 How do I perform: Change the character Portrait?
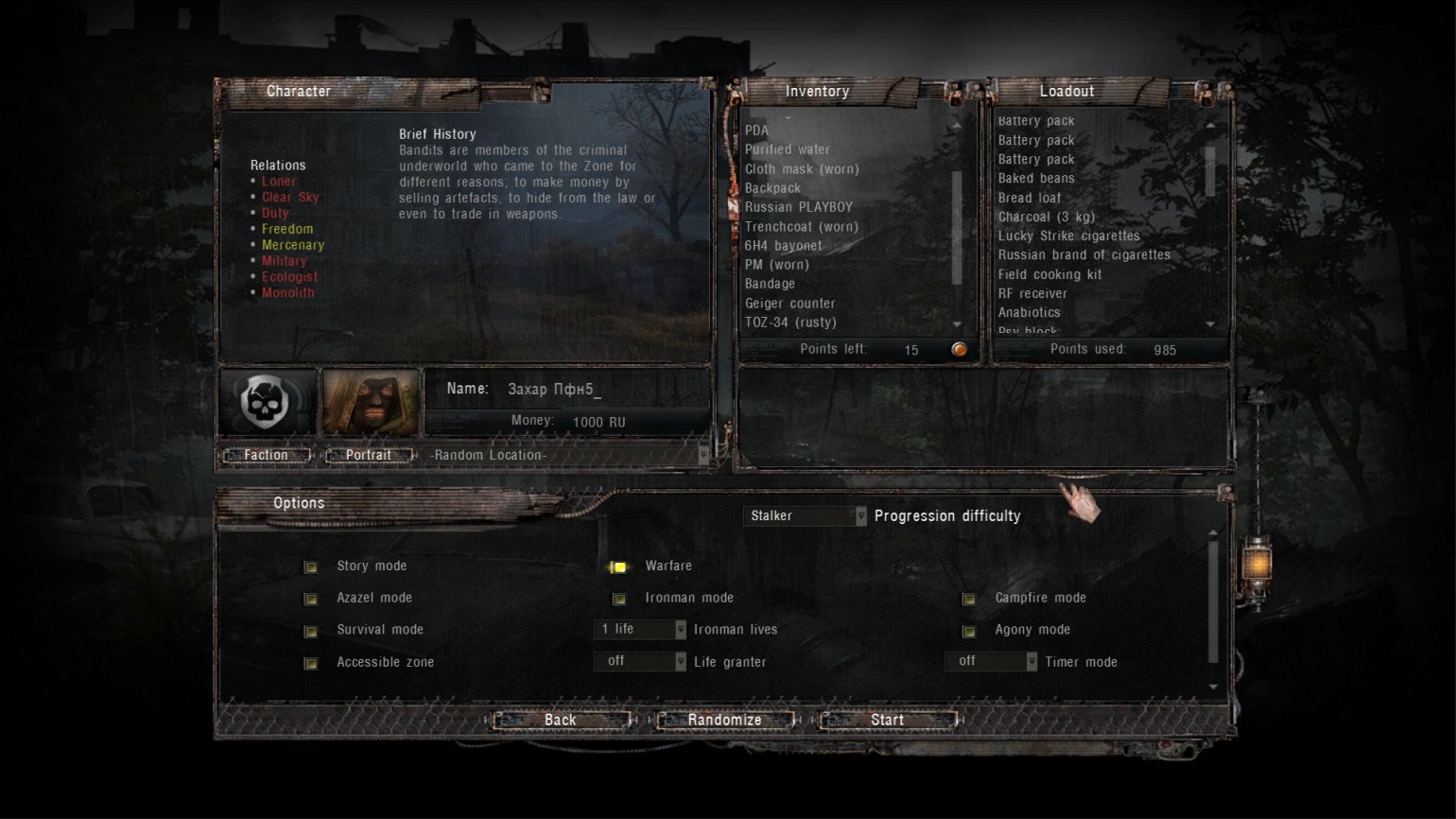tap(368, 455)
